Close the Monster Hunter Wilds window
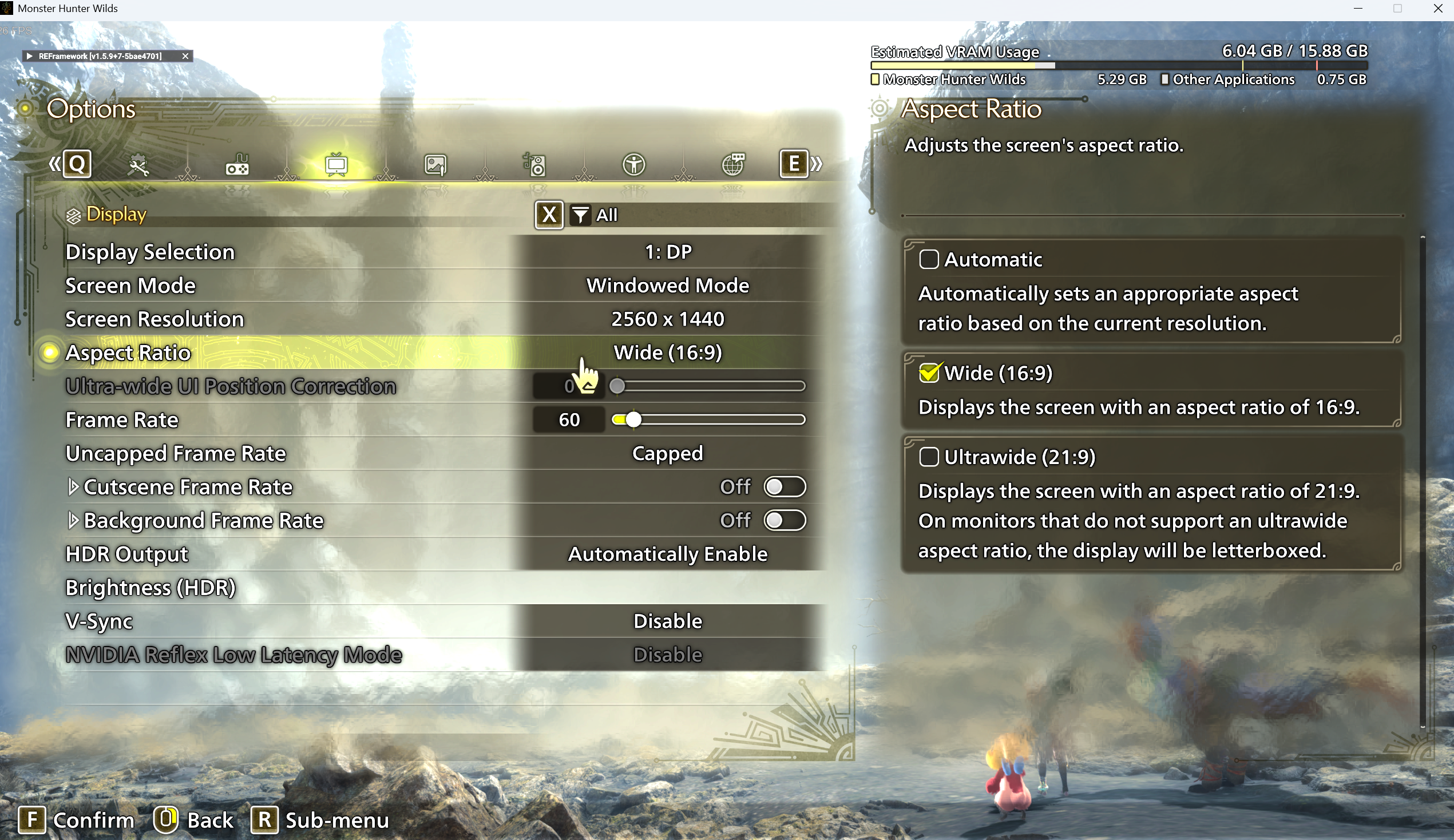 click(1438, 9)
